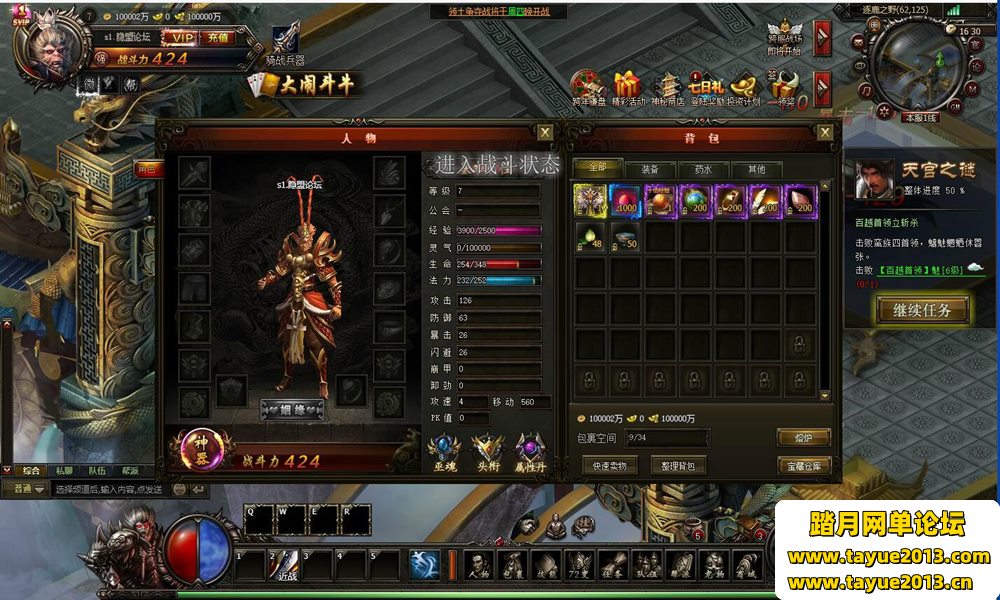
Task: Open the 宝藏仓库 treasure warehouse
Action: 804,465
